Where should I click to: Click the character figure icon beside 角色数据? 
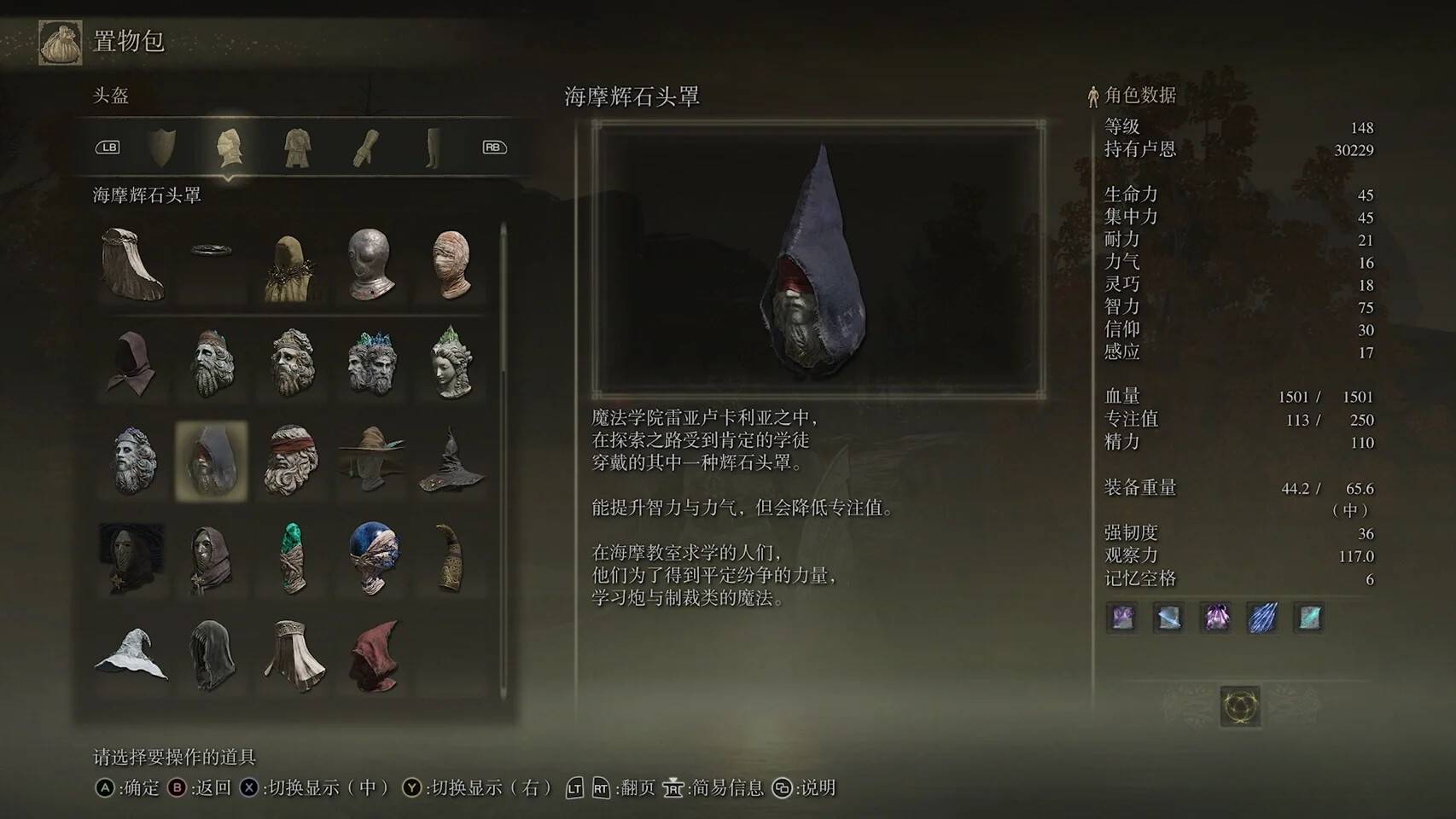(1092, 96)
